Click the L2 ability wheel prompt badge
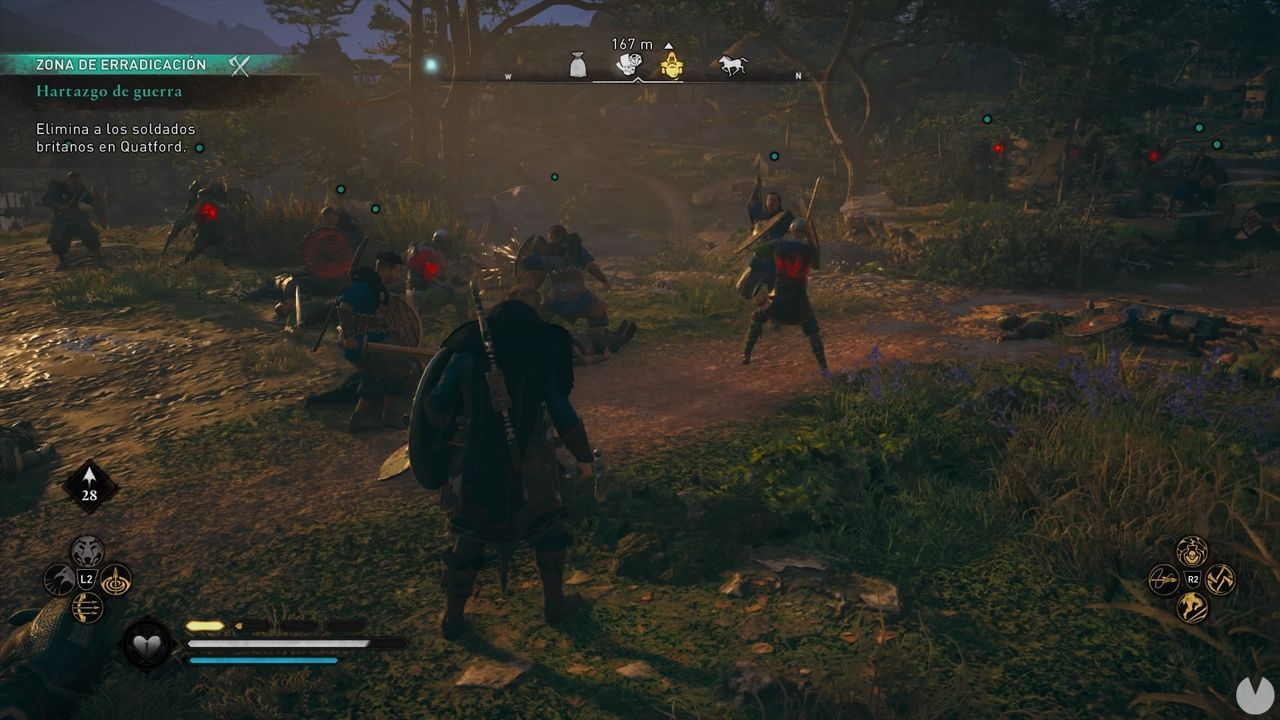 click(x=85, y=579)
